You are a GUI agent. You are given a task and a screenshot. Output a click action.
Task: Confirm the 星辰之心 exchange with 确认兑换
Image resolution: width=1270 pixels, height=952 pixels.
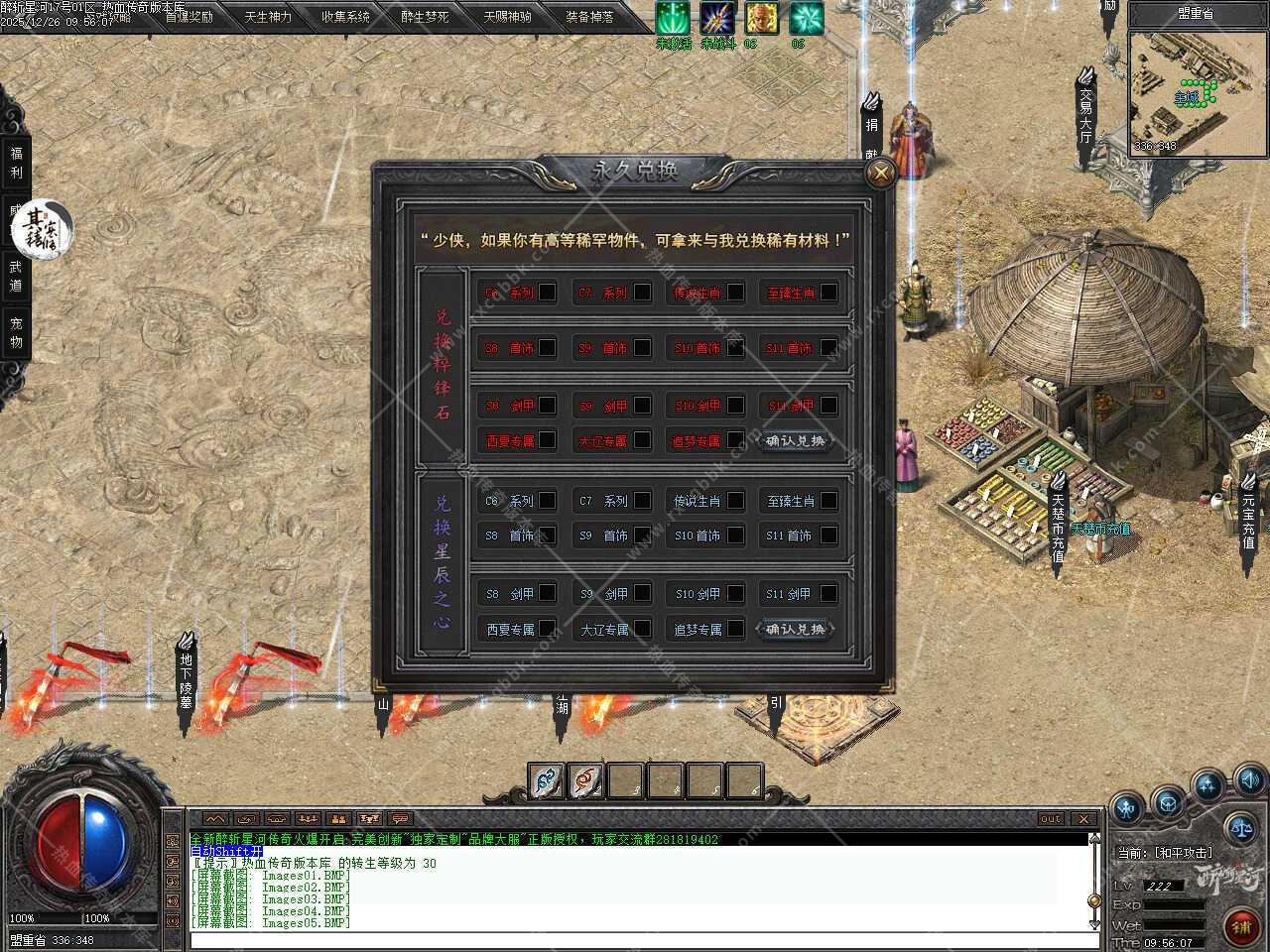(795, 629)
